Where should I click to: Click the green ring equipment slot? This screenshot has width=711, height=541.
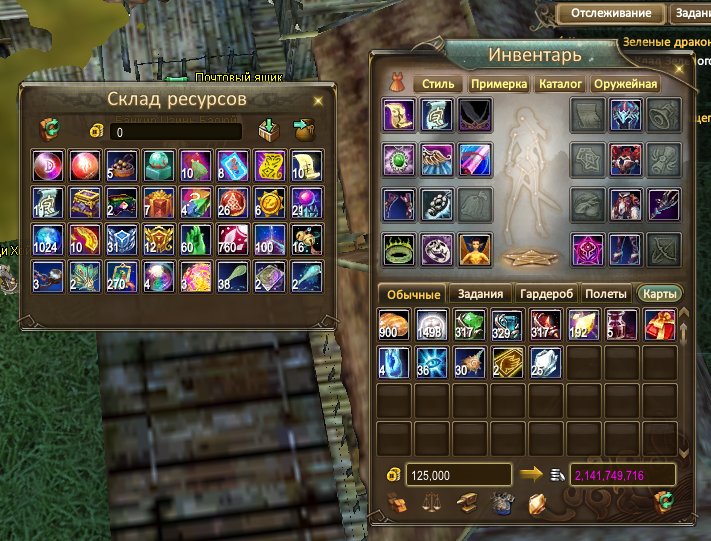[x=399, y=248]
